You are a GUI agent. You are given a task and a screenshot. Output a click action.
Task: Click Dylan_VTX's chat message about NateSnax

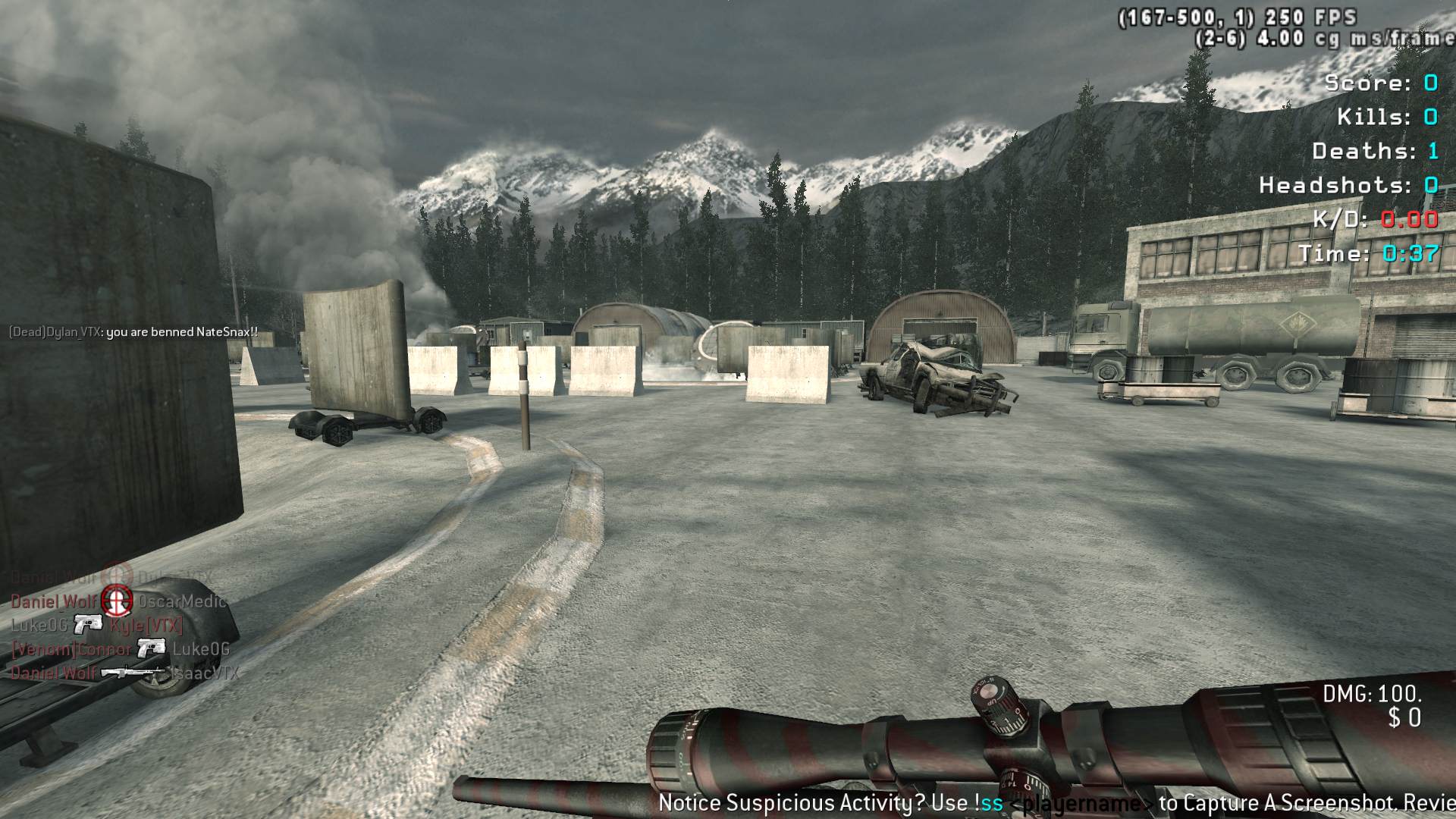[133, 332]
